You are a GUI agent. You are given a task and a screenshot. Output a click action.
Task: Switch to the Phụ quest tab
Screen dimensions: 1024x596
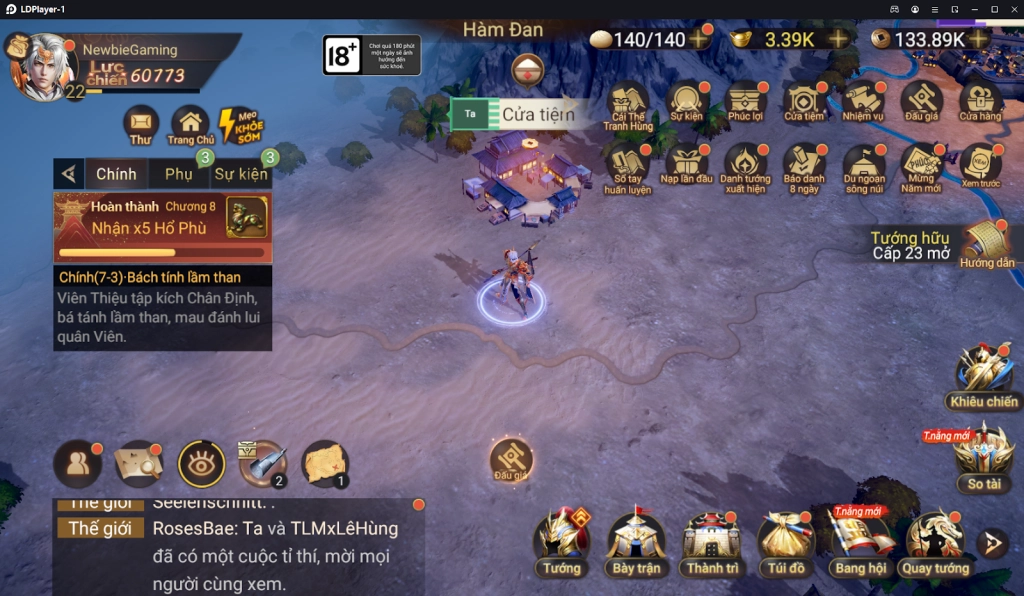(x=179, y=174)
